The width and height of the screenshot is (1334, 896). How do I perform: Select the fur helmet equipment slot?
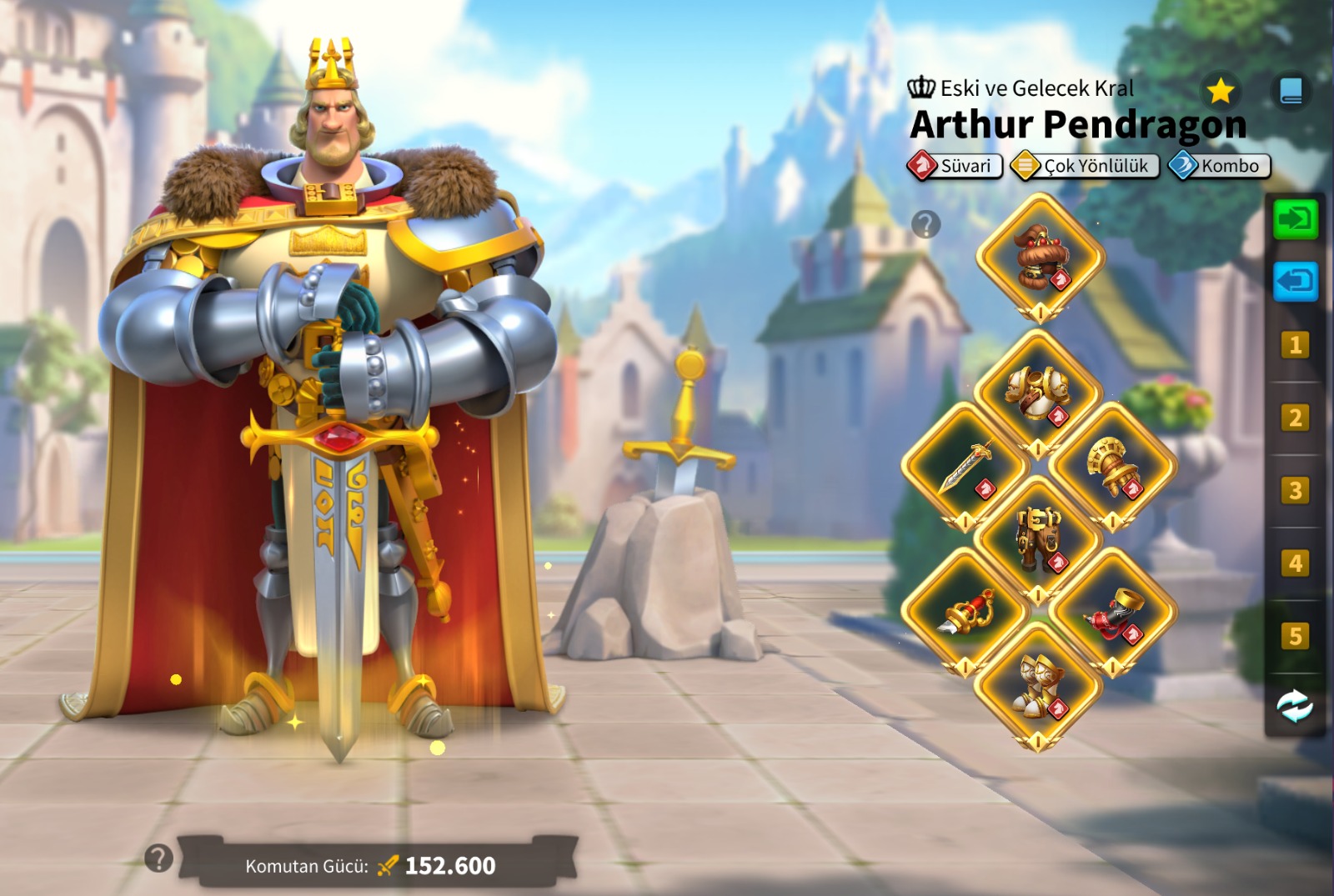[1040, 256]
